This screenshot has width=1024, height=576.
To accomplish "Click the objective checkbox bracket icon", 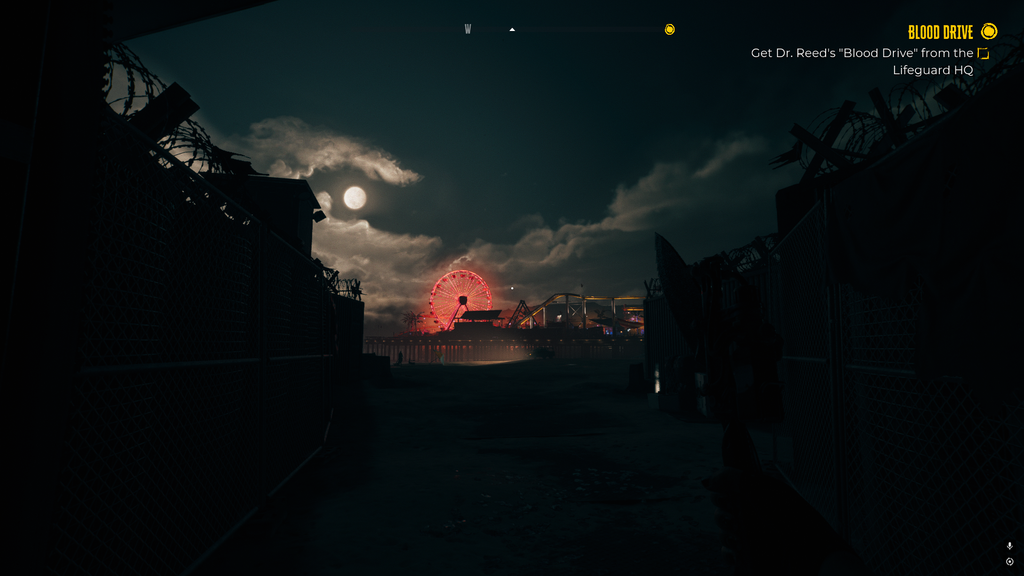I will tap(983, 53).
